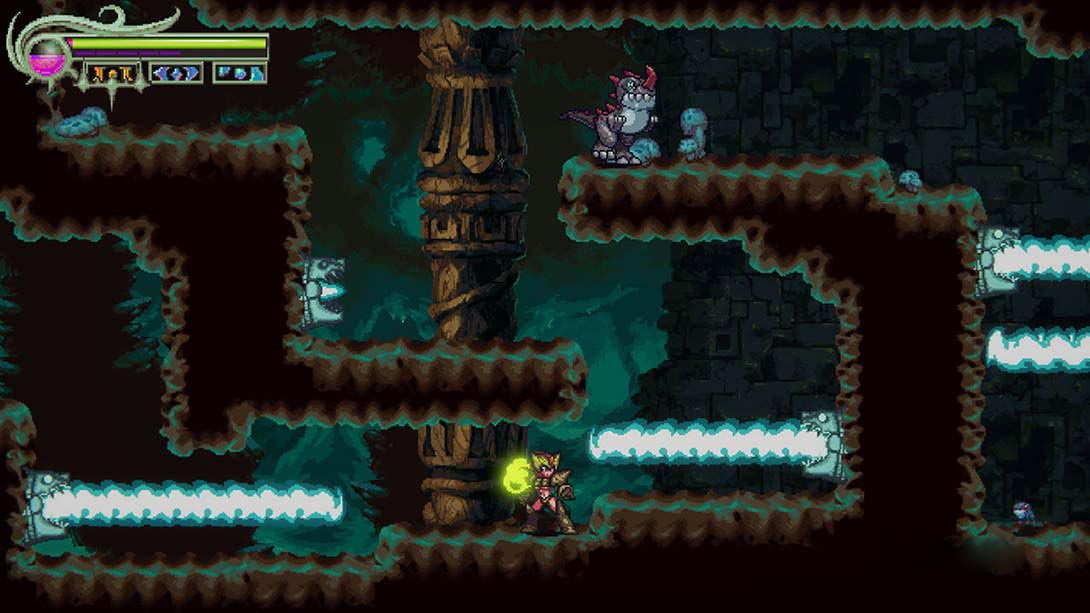Click the magenta orb in the HUD

[44, 55]
